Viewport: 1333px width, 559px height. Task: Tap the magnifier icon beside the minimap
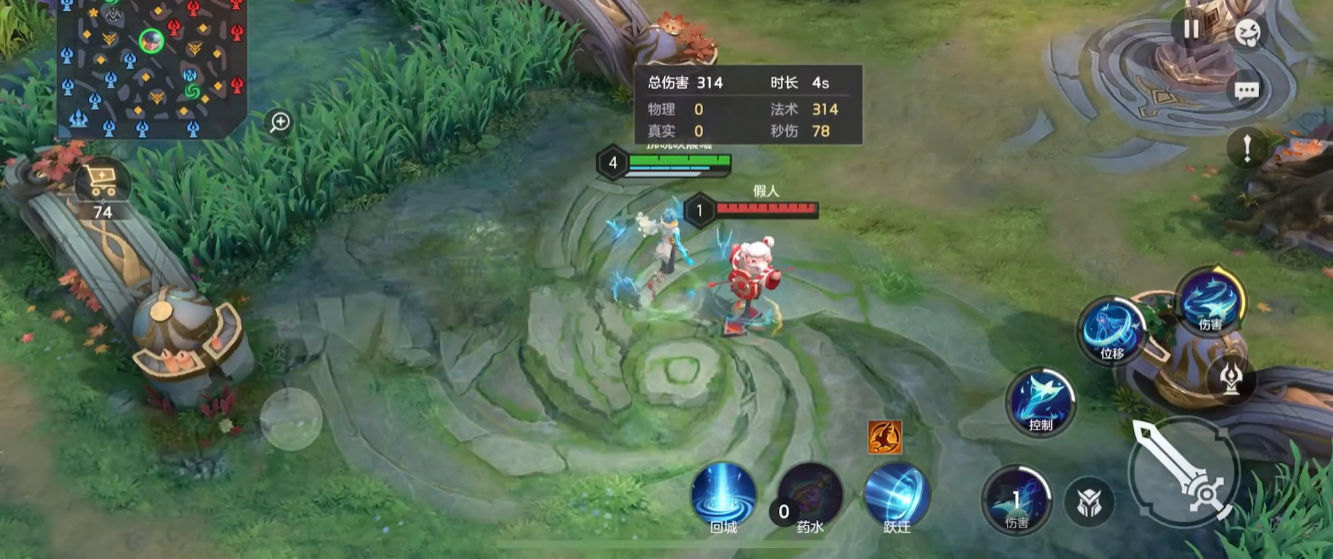pos(280,123)
